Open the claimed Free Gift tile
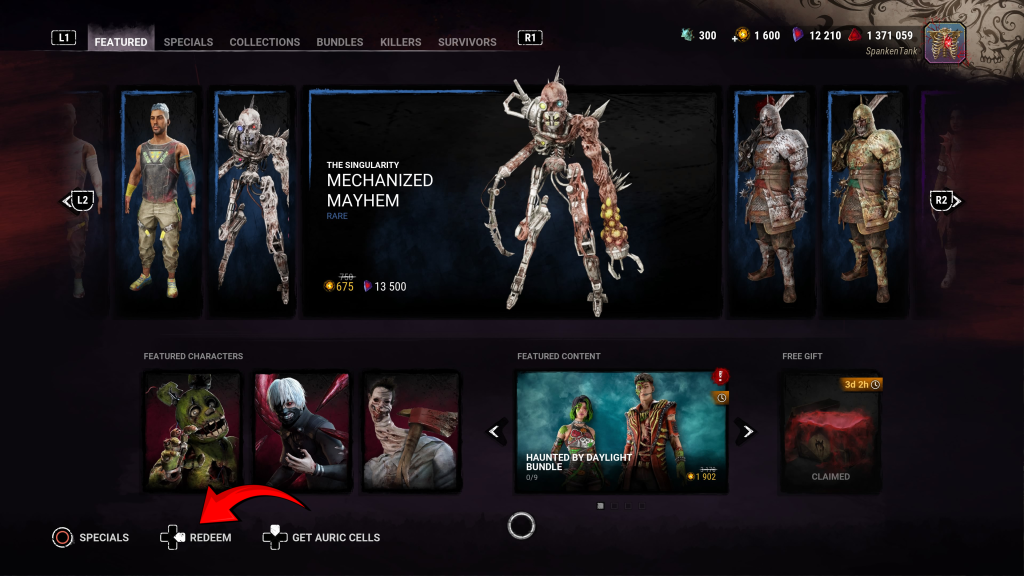 pyautogui.click(x=830, y=431)
